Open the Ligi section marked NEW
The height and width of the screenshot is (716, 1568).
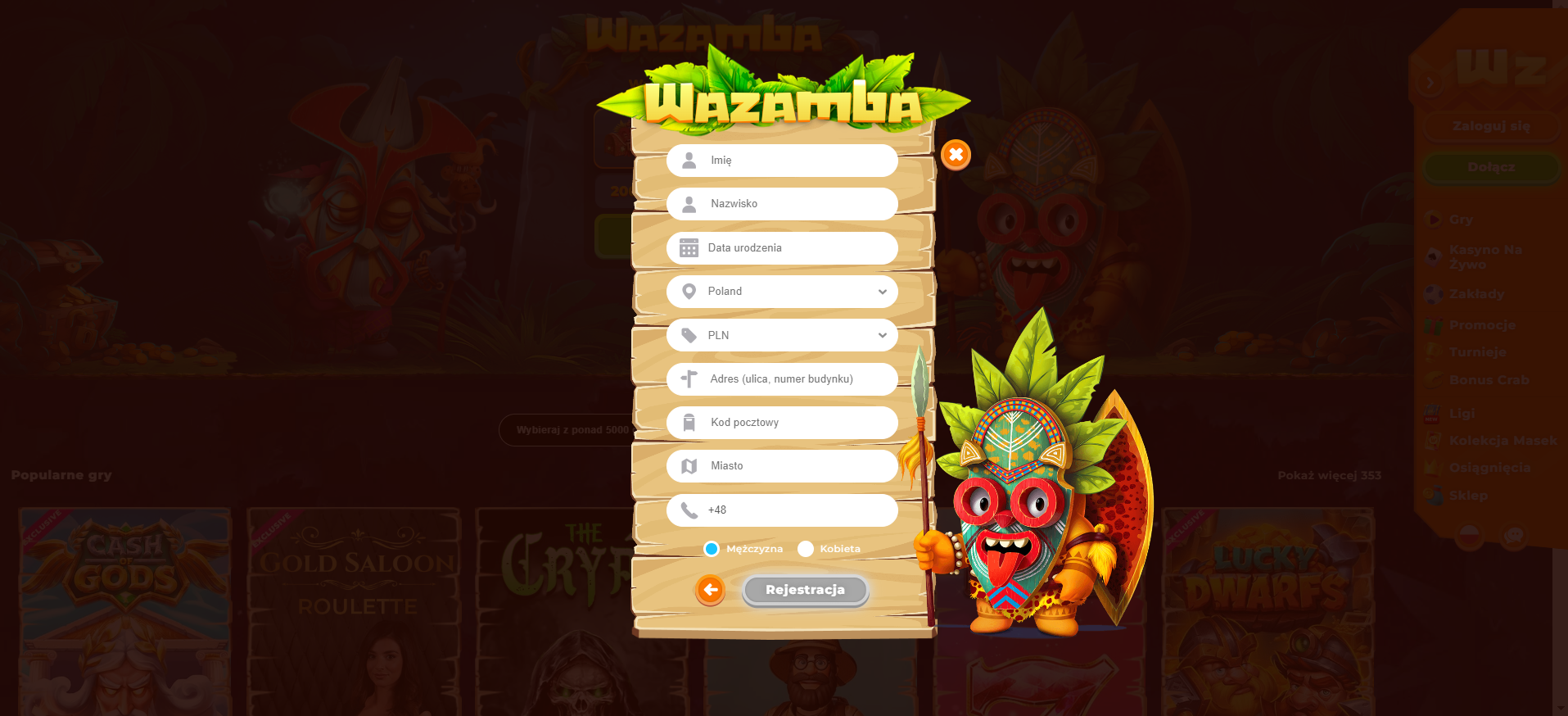tap(1433, 413)
